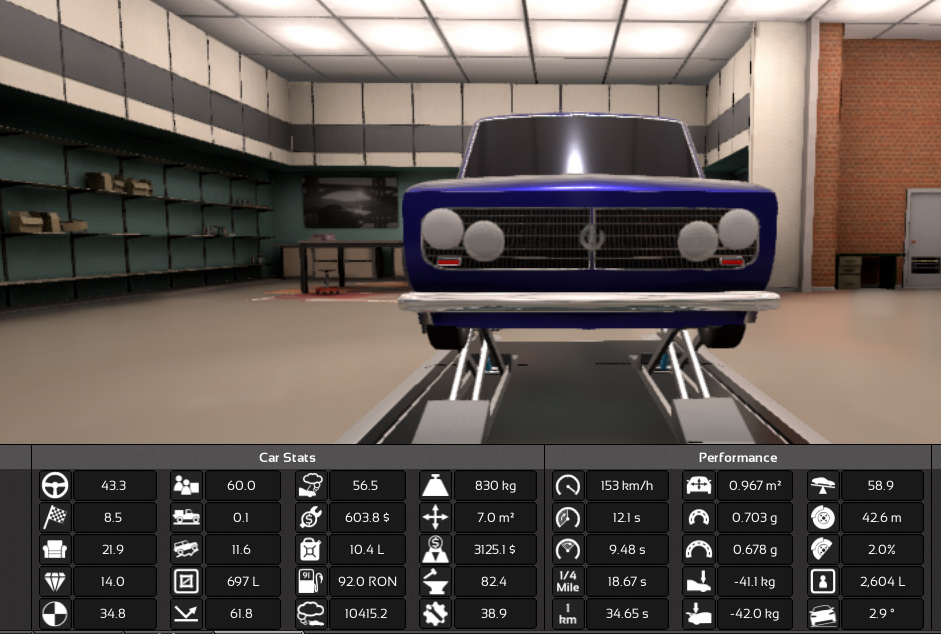
Task: Select the Car Stats panel header
Action: pos(287,457)
